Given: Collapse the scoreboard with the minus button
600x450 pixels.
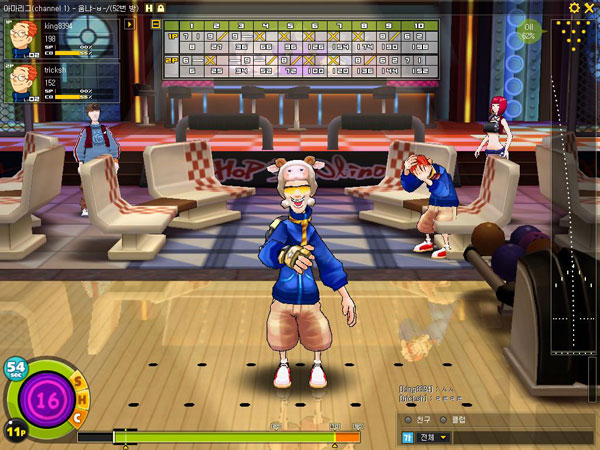Looking at the screenshot, I should [x=156, y=25].
